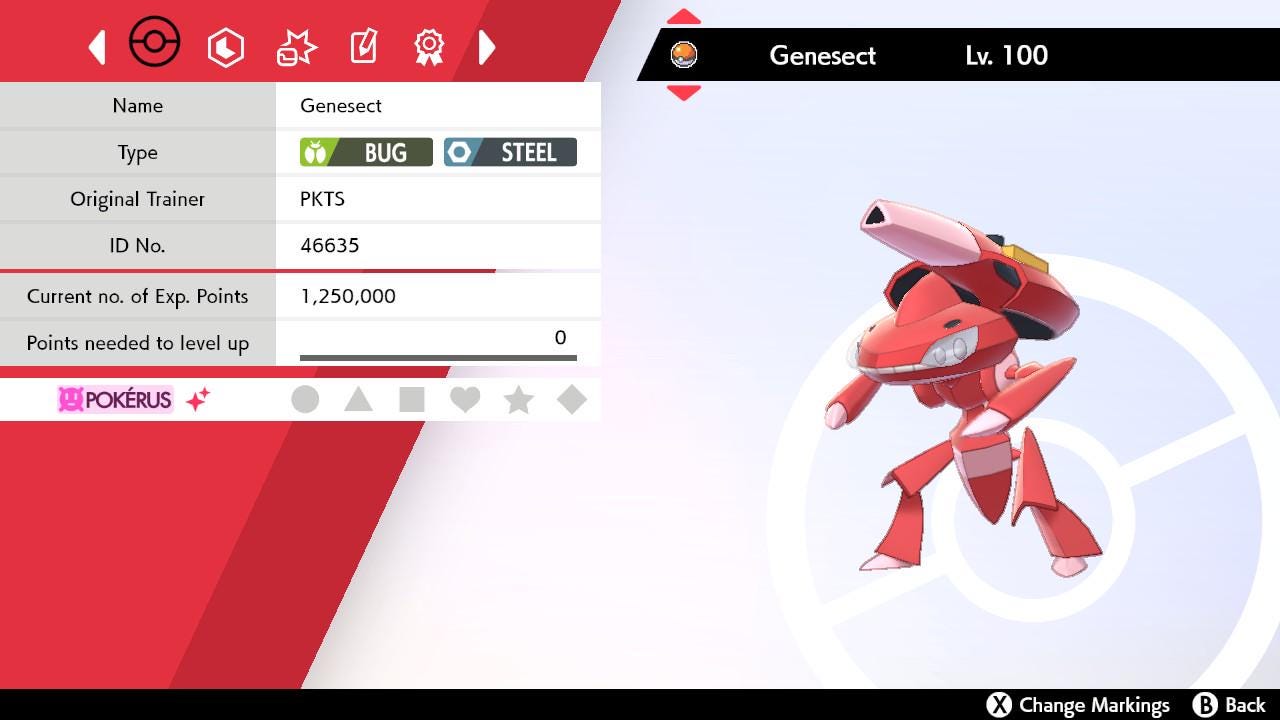Toggle the diamond marking
The image size is (1280, 720).
tap(572, 400)
